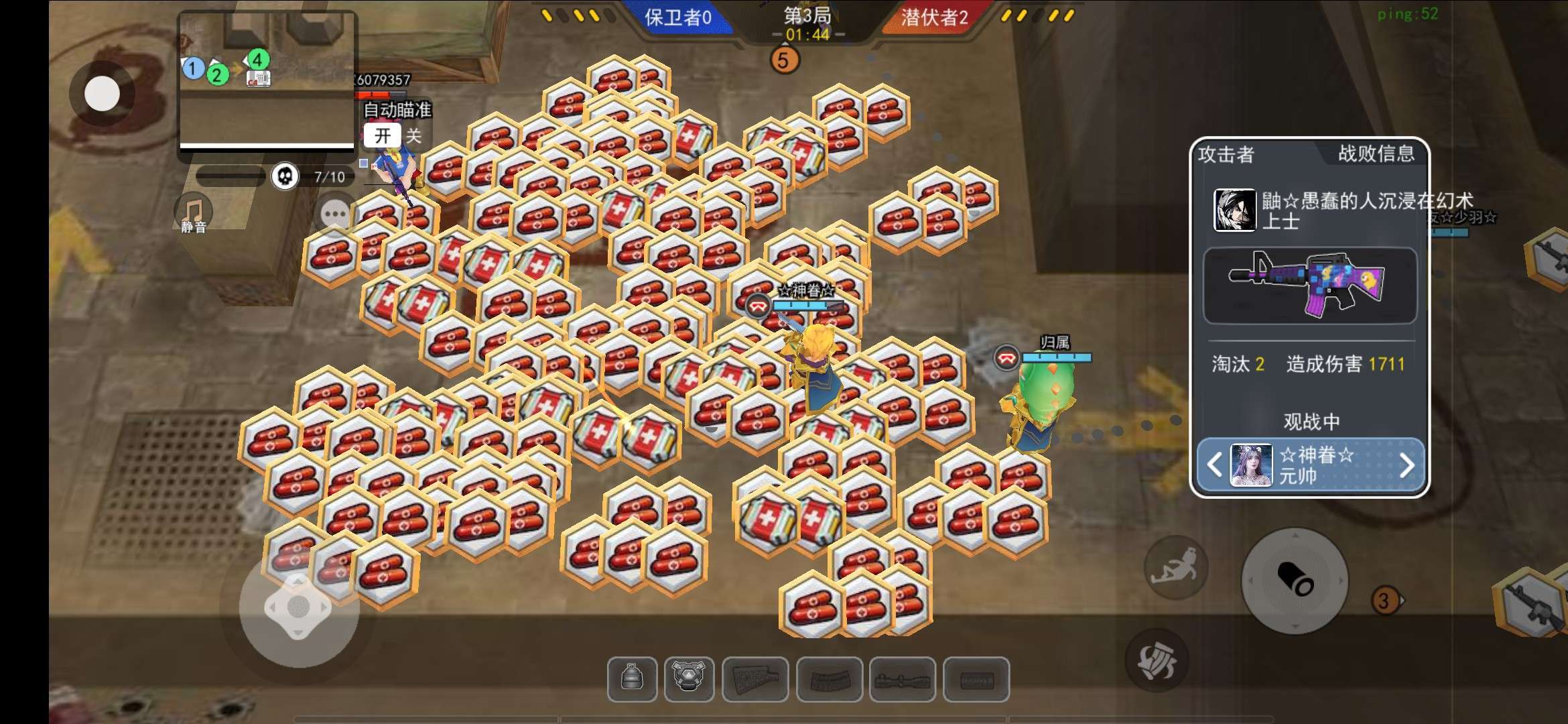Image resolution: width=1568 pixels, height=724 pixels.
Task: Select the backpack equipment slot
Action: (632, 679)
